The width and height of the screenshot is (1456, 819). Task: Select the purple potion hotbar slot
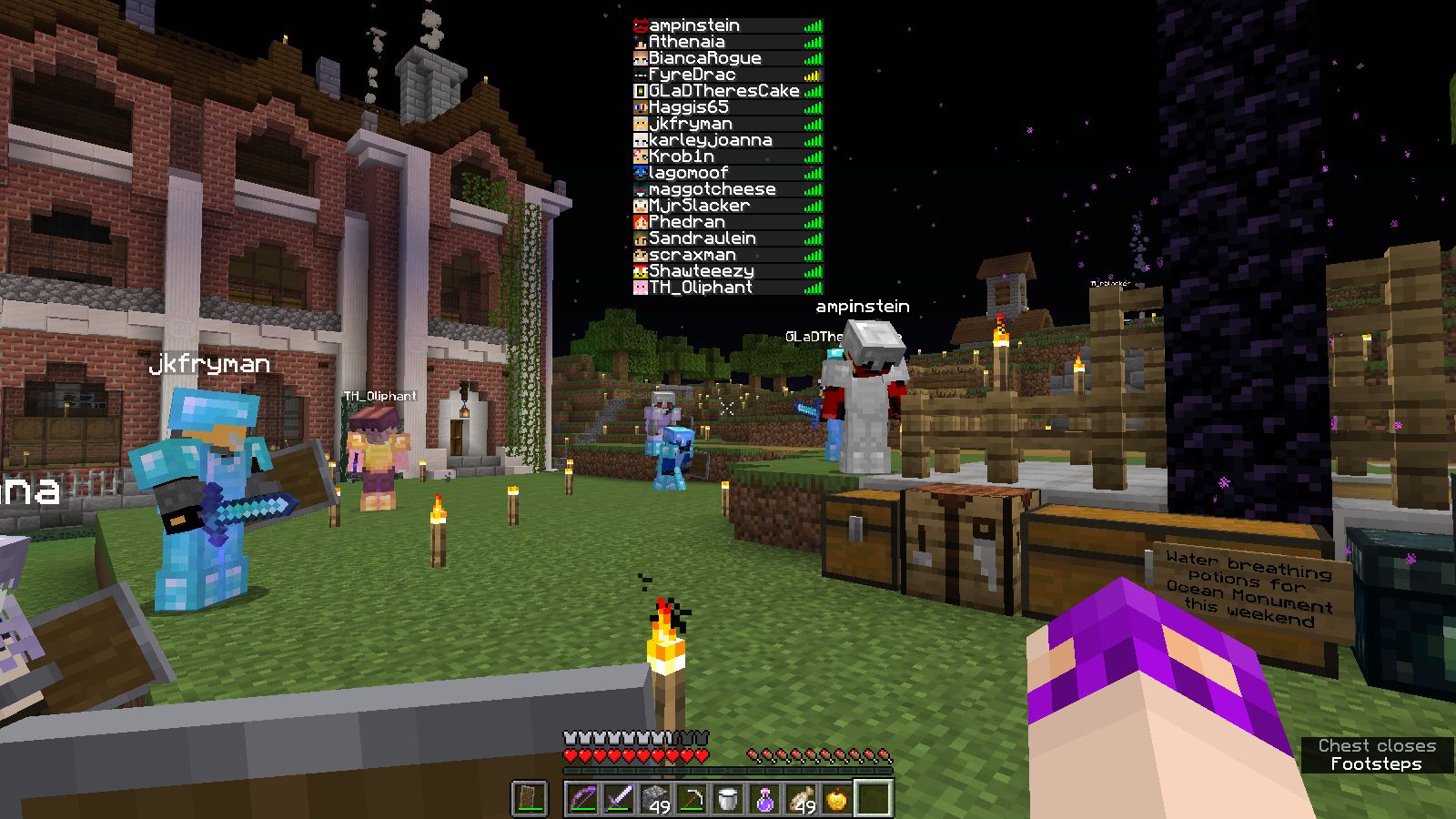click(764, 799)
